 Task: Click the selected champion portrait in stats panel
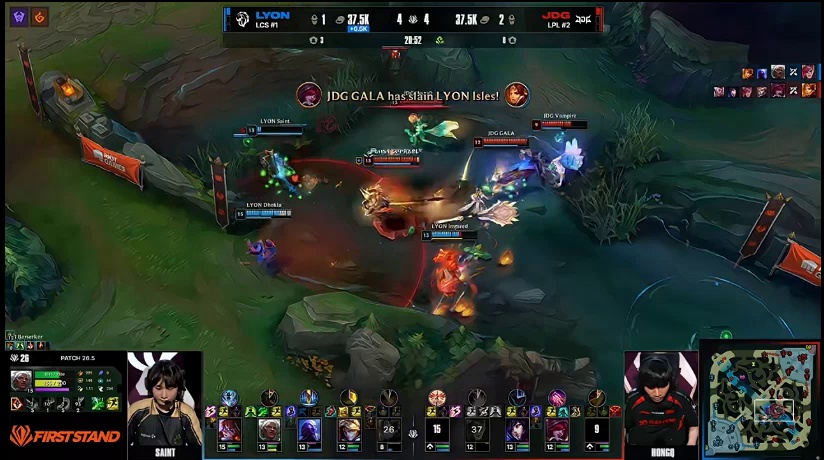click(x=21, y=380)
